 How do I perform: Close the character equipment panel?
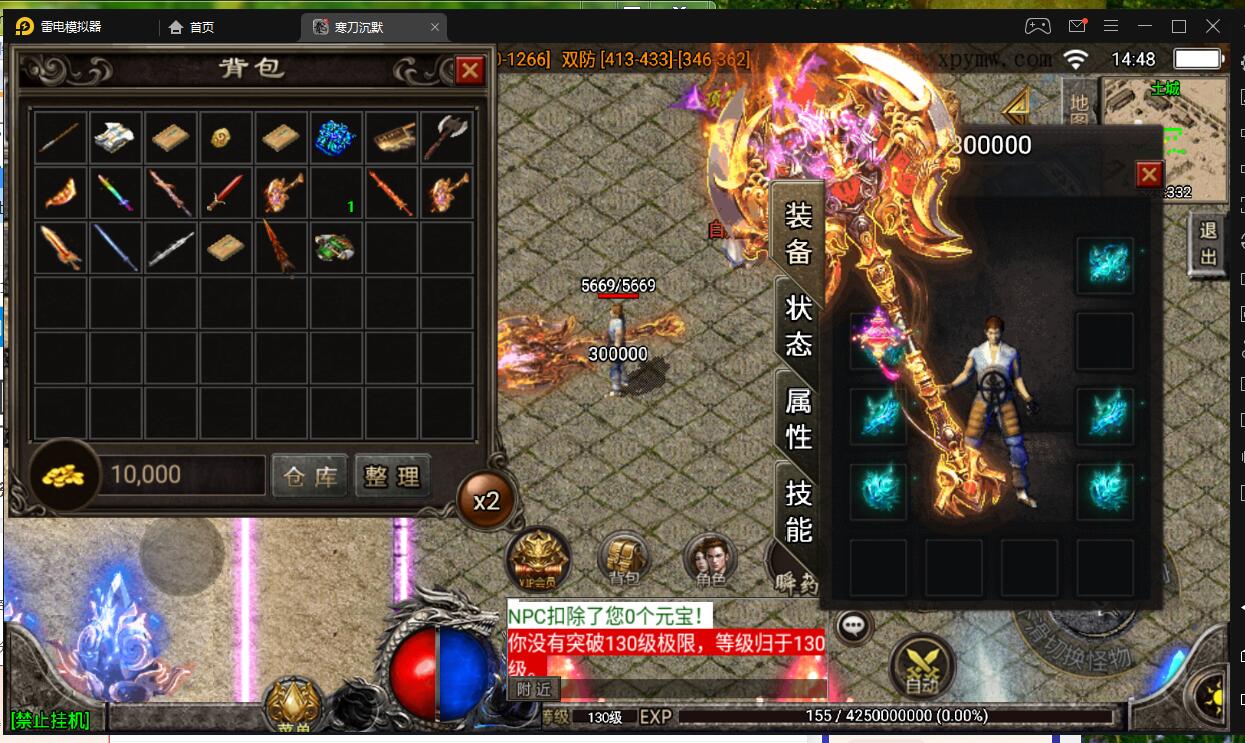(x=1149, y=175)
